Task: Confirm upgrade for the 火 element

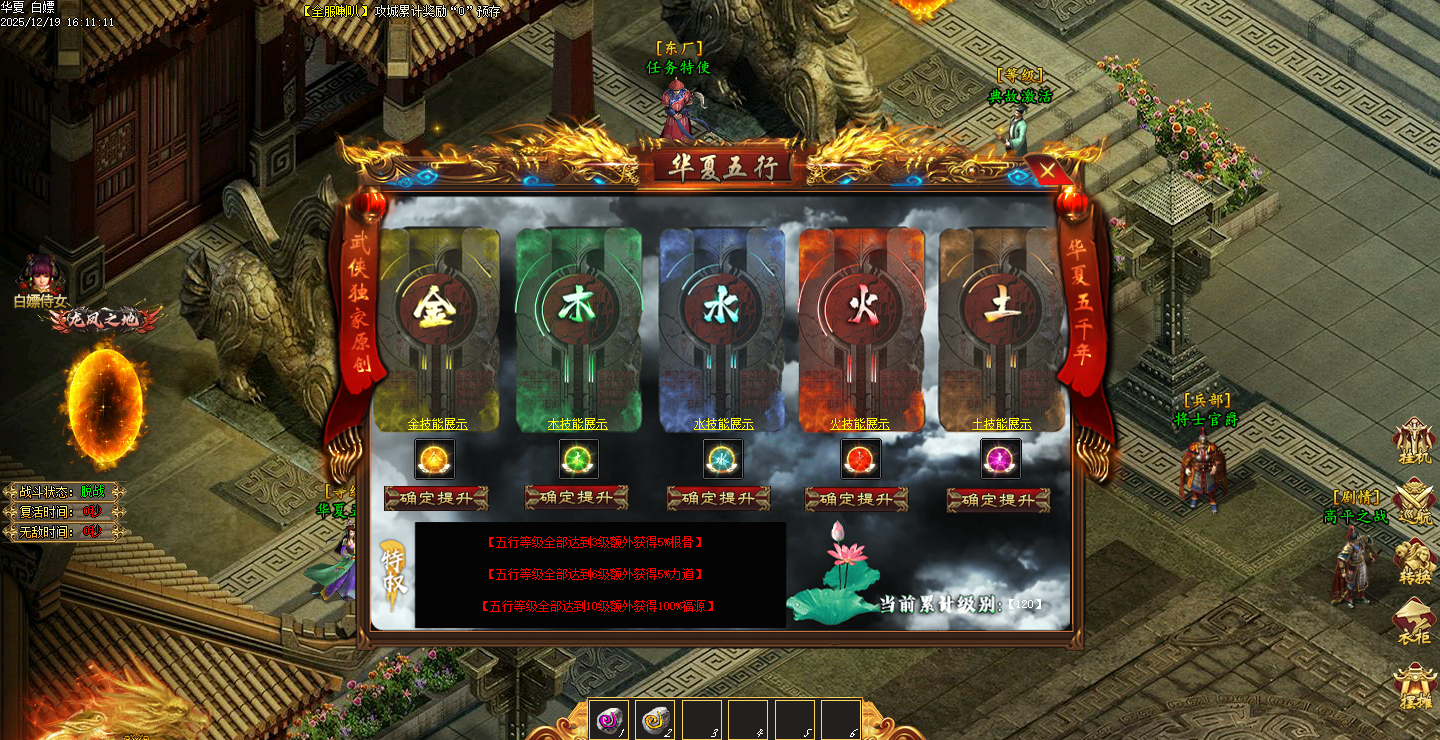Action: point(857,499)
